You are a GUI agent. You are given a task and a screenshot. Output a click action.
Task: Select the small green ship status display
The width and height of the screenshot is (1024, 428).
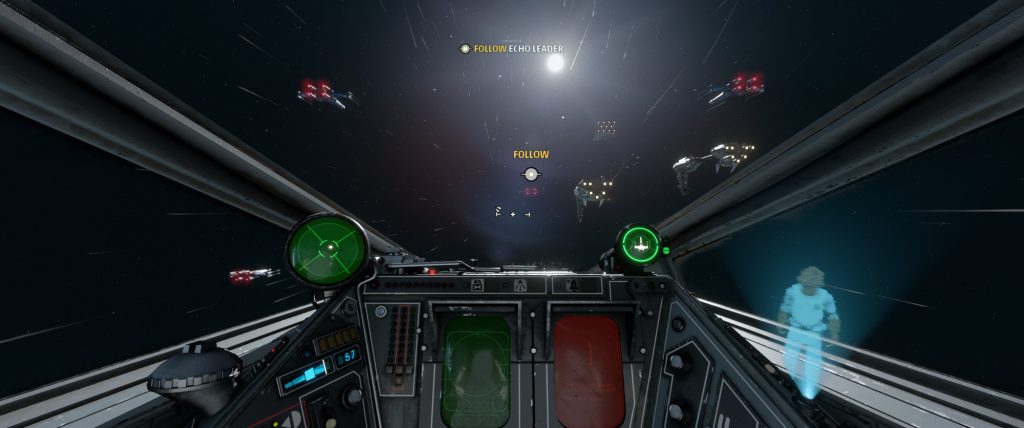(x=638, y=244)
